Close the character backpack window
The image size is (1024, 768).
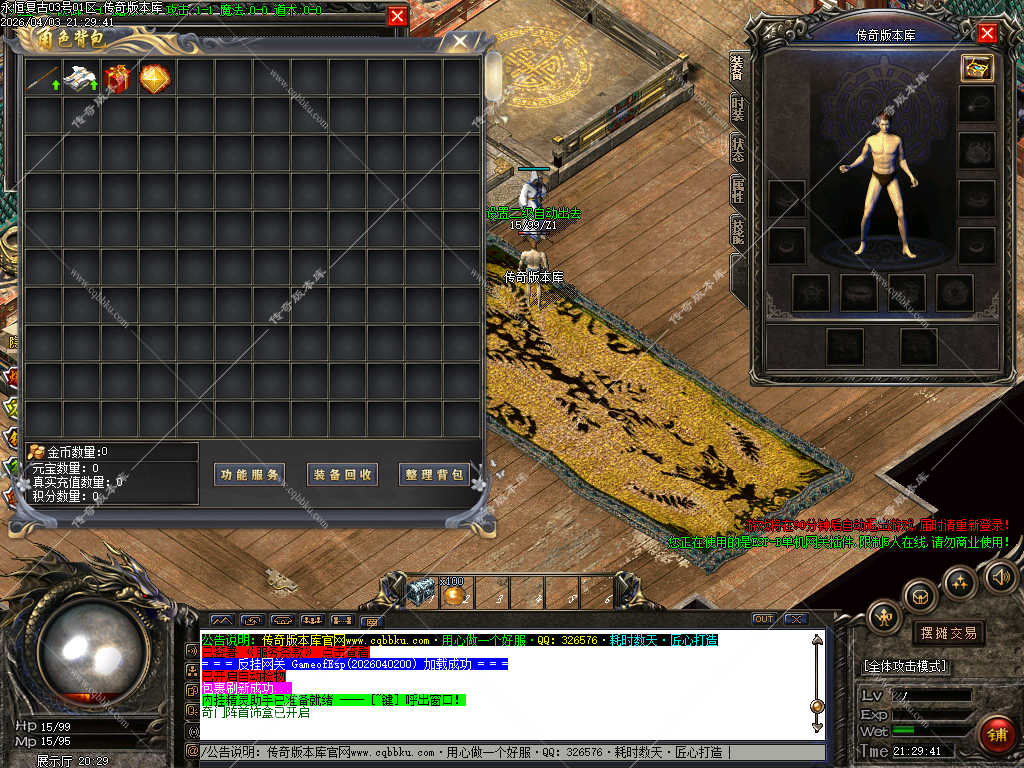pyautogui.click(x=460, y=42)
